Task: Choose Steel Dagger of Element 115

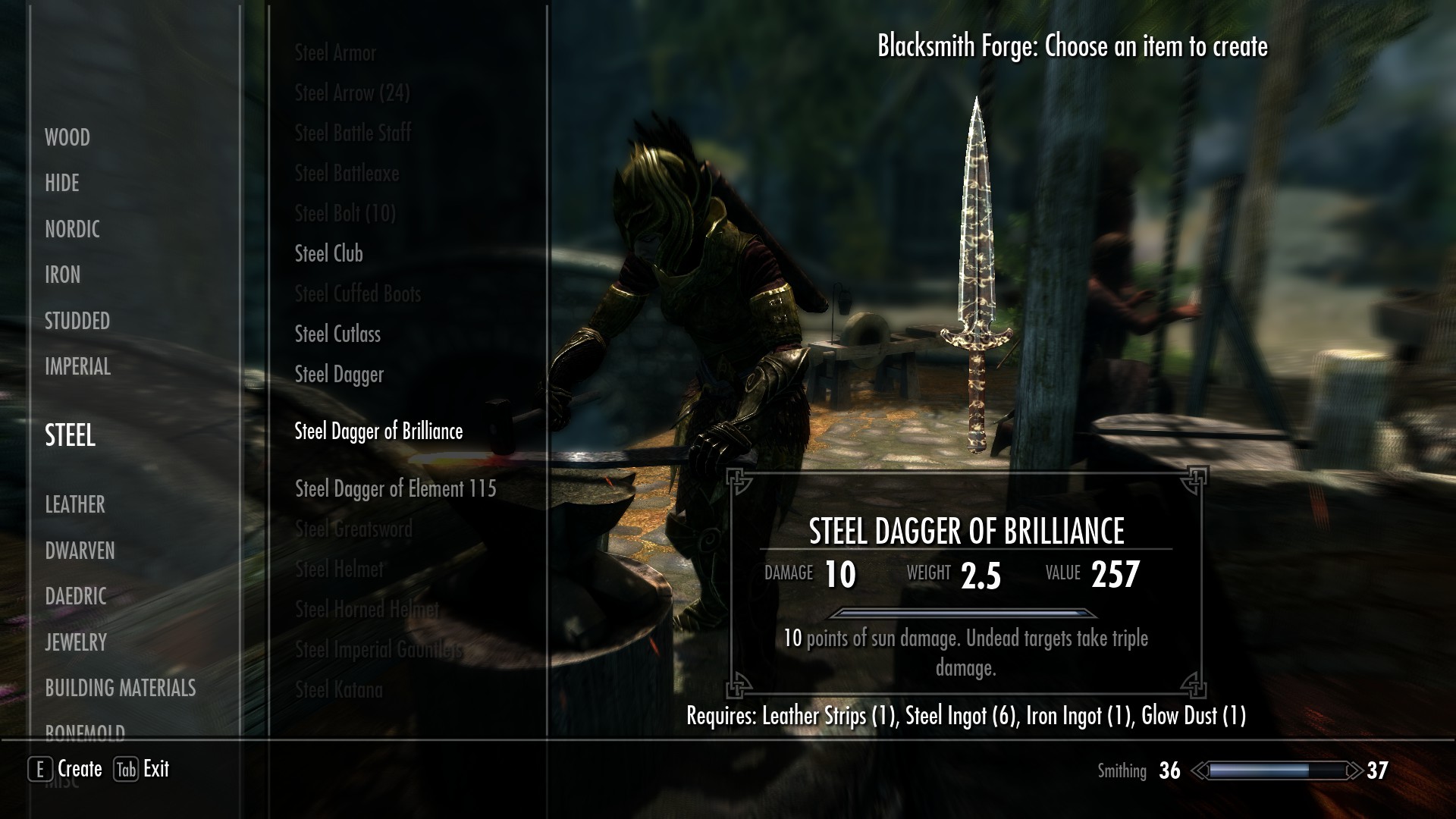Action: tap(395, 488)
